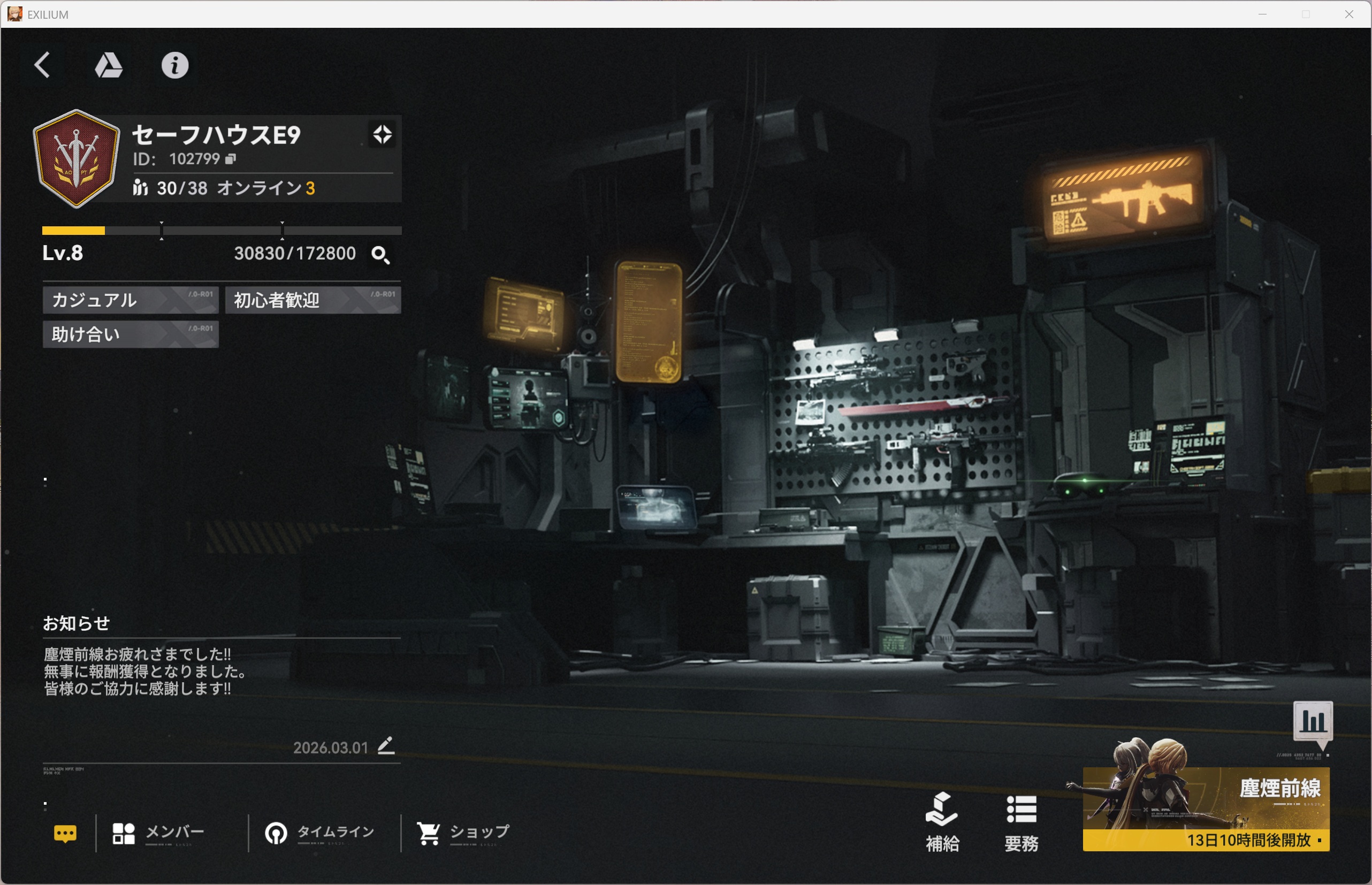
Task: Show the タイムライン timeline
Action: tap(319, 833)
